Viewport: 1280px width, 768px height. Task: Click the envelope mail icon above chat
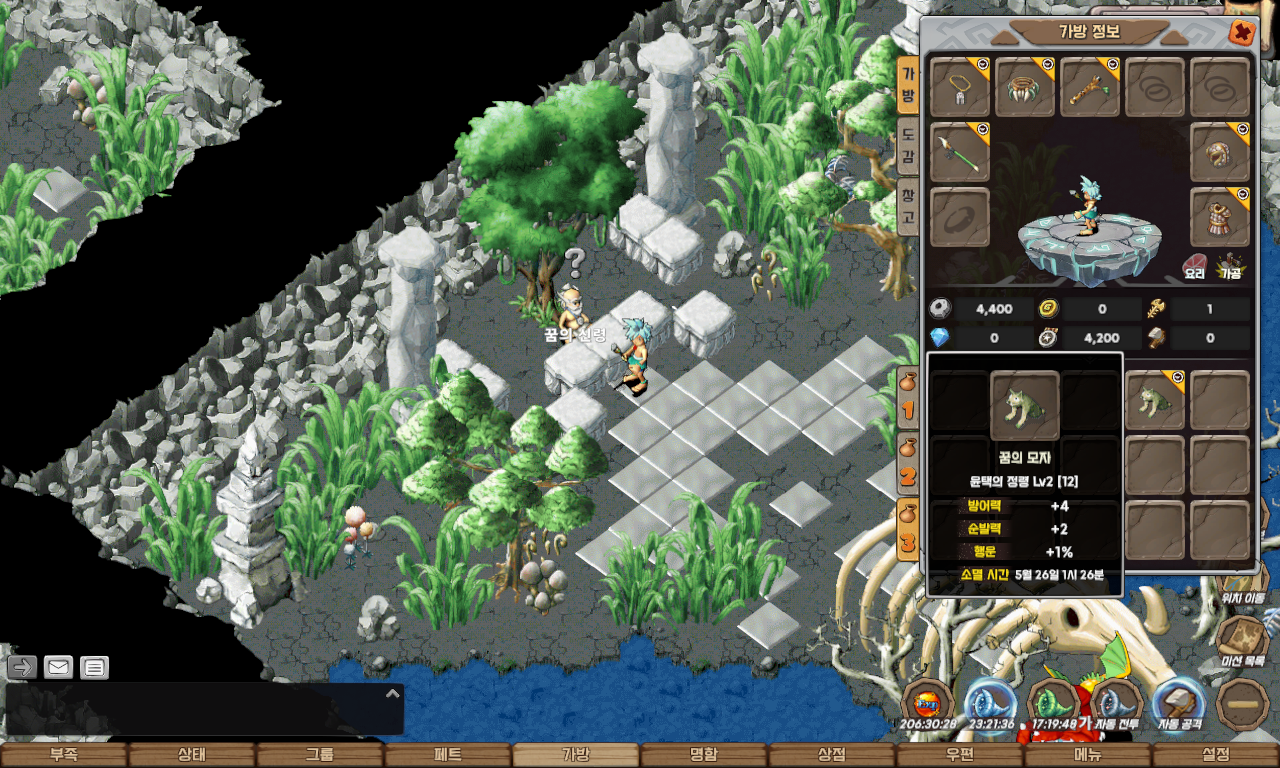58,667
